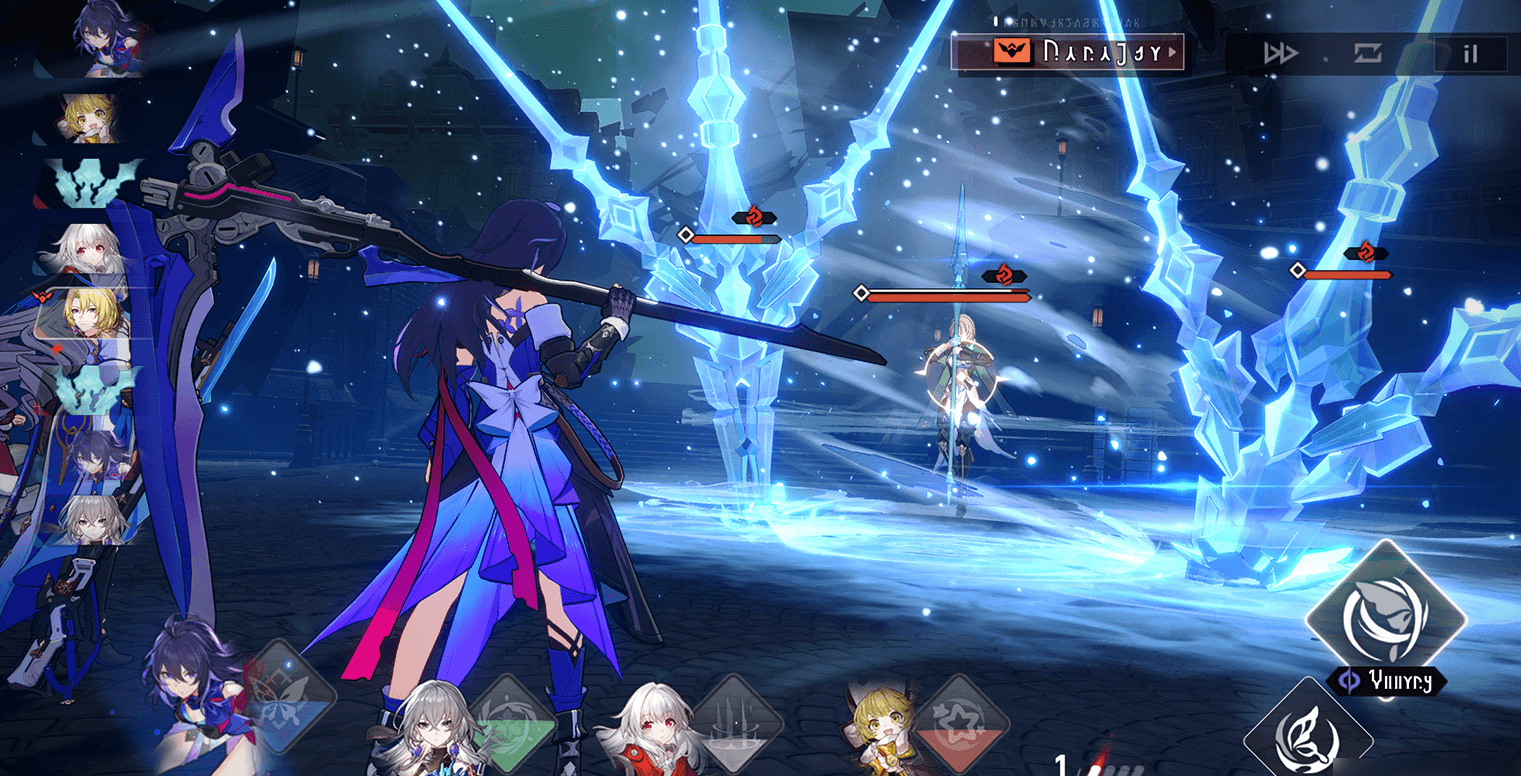
Task: Toggle double-speed fast forward
Action: click(1280, 54)
